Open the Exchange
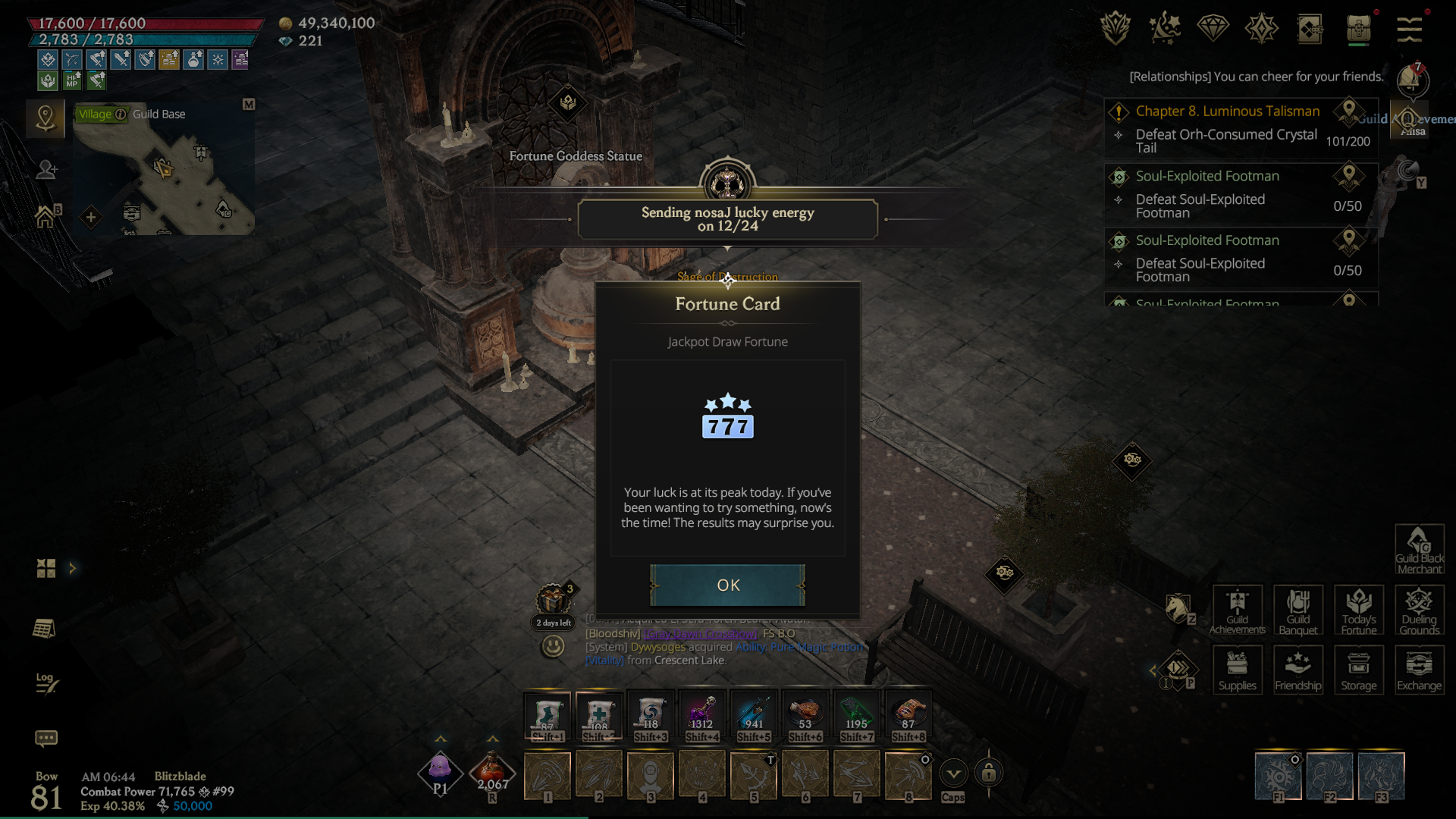Screen dimensions: 1456x819 click(x=1419, y=670)
